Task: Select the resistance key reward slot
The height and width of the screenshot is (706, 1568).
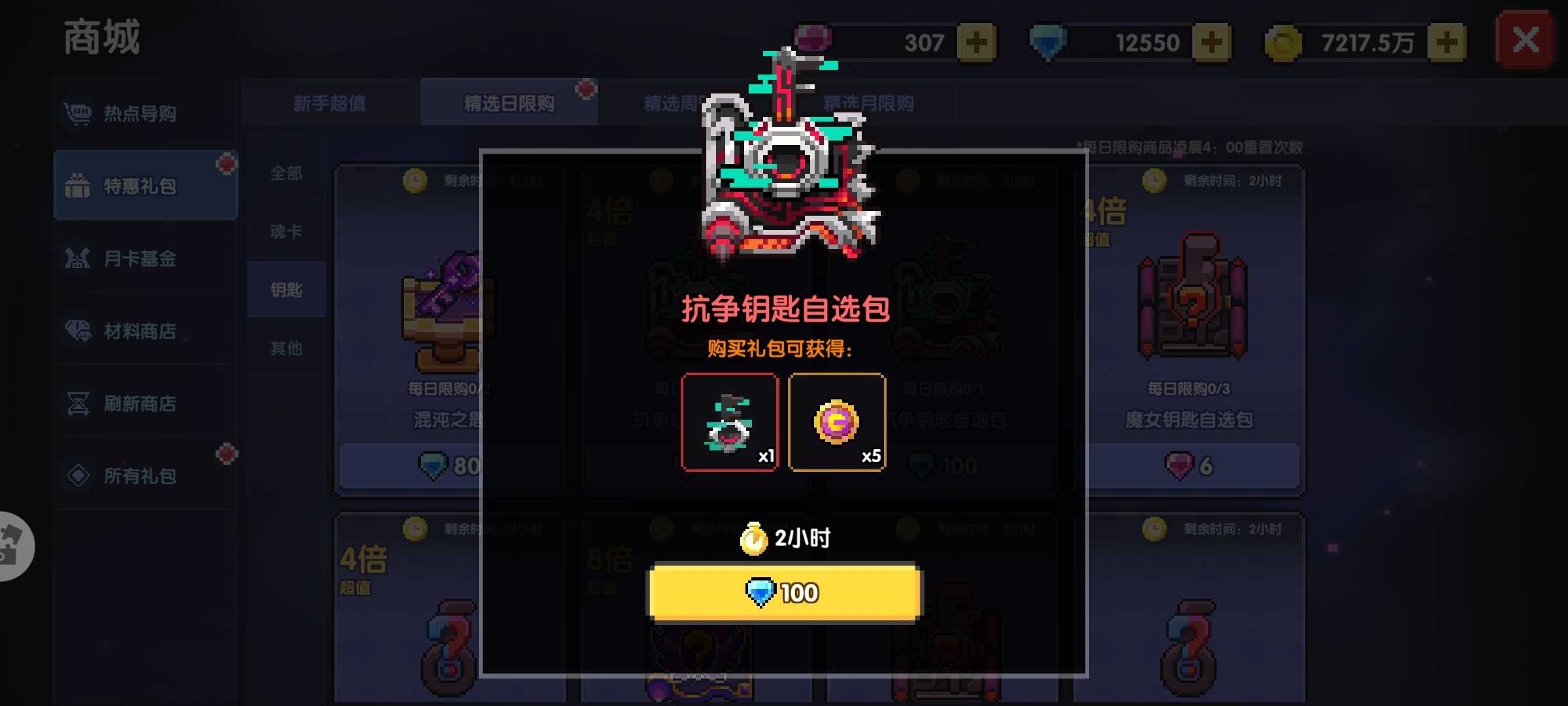Action: pos(730,422)
